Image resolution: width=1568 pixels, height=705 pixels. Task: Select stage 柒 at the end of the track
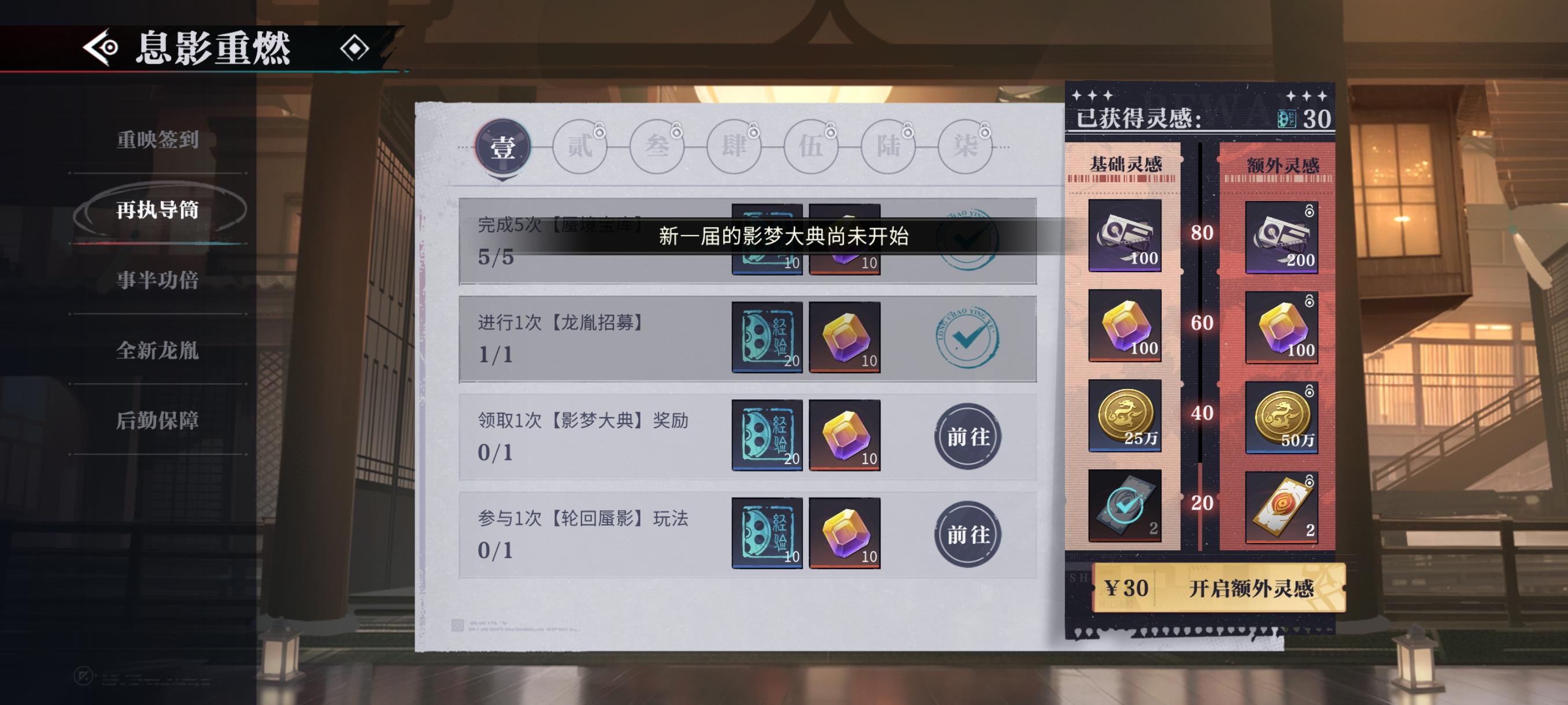click(x=964, y=146)
